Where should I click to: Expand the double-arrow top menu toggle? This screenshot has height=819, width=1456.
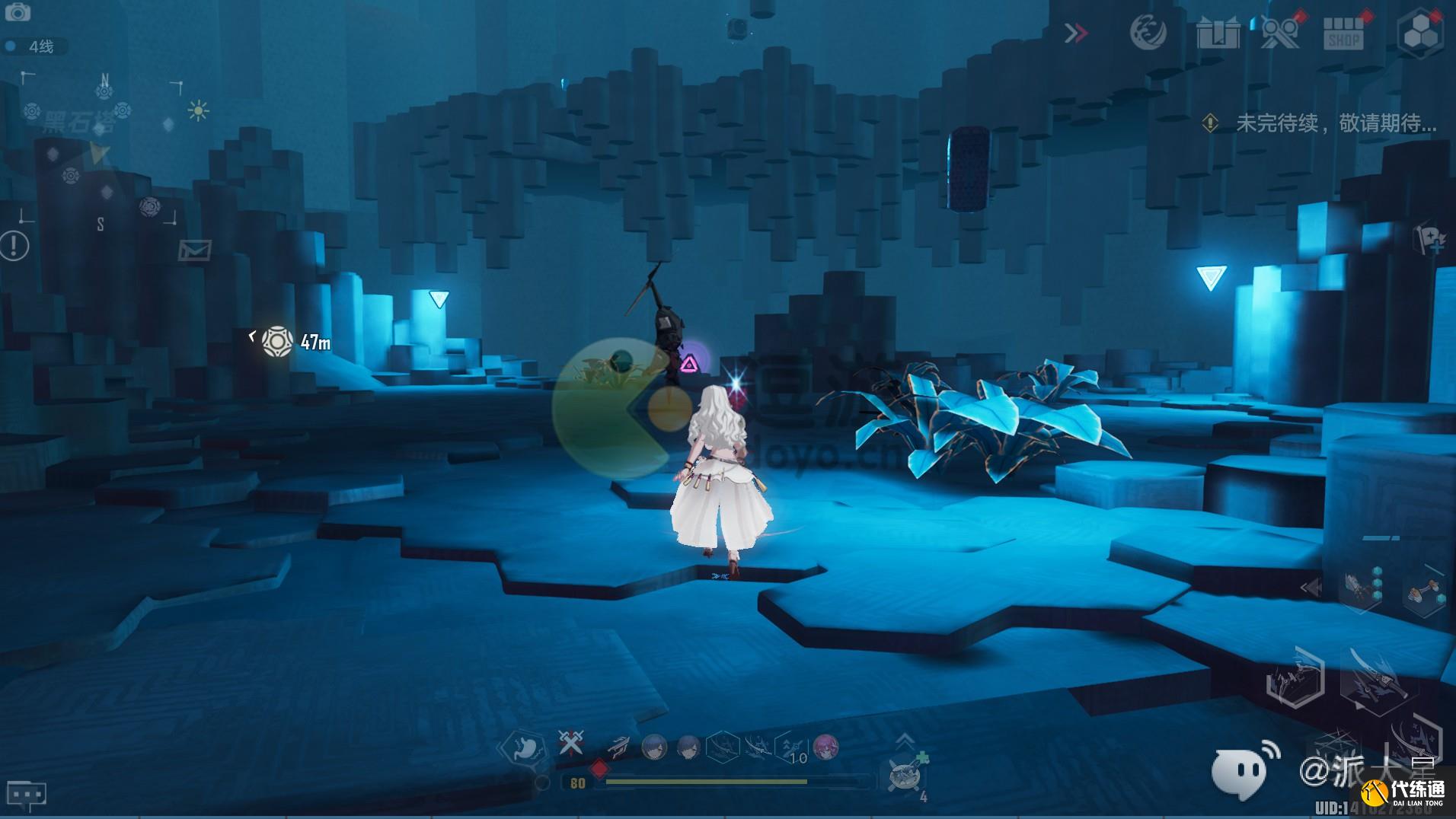[1075, 33]
